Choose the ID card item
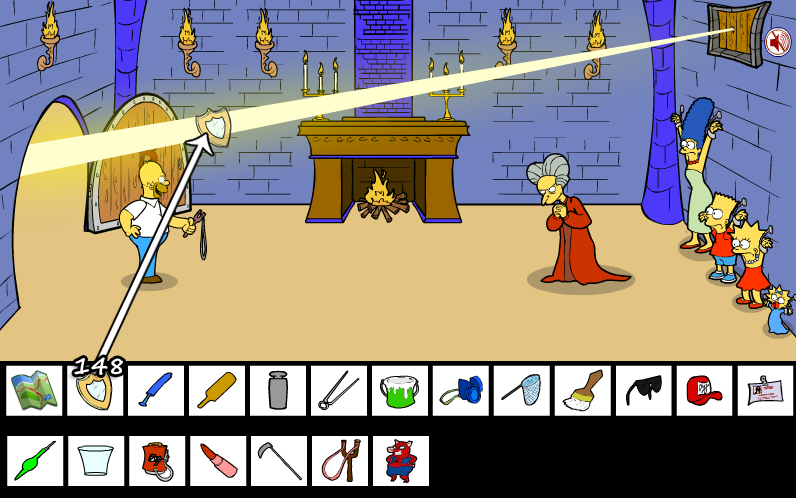The width and height of the screenshot is (796, 498). 766,391
